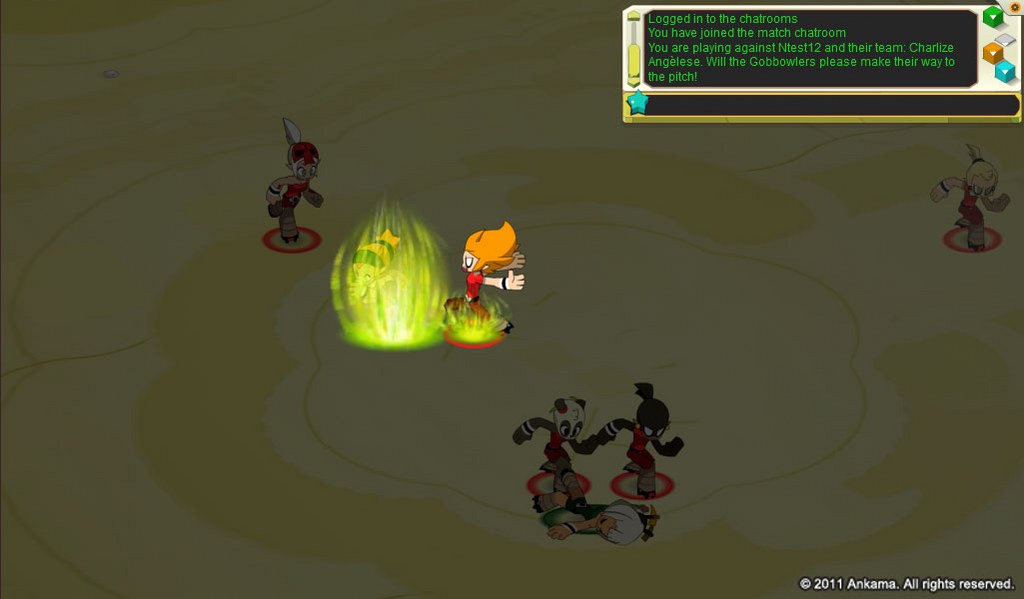
Task: Select the cyan cube chat channel
Action: [1005, 71]
